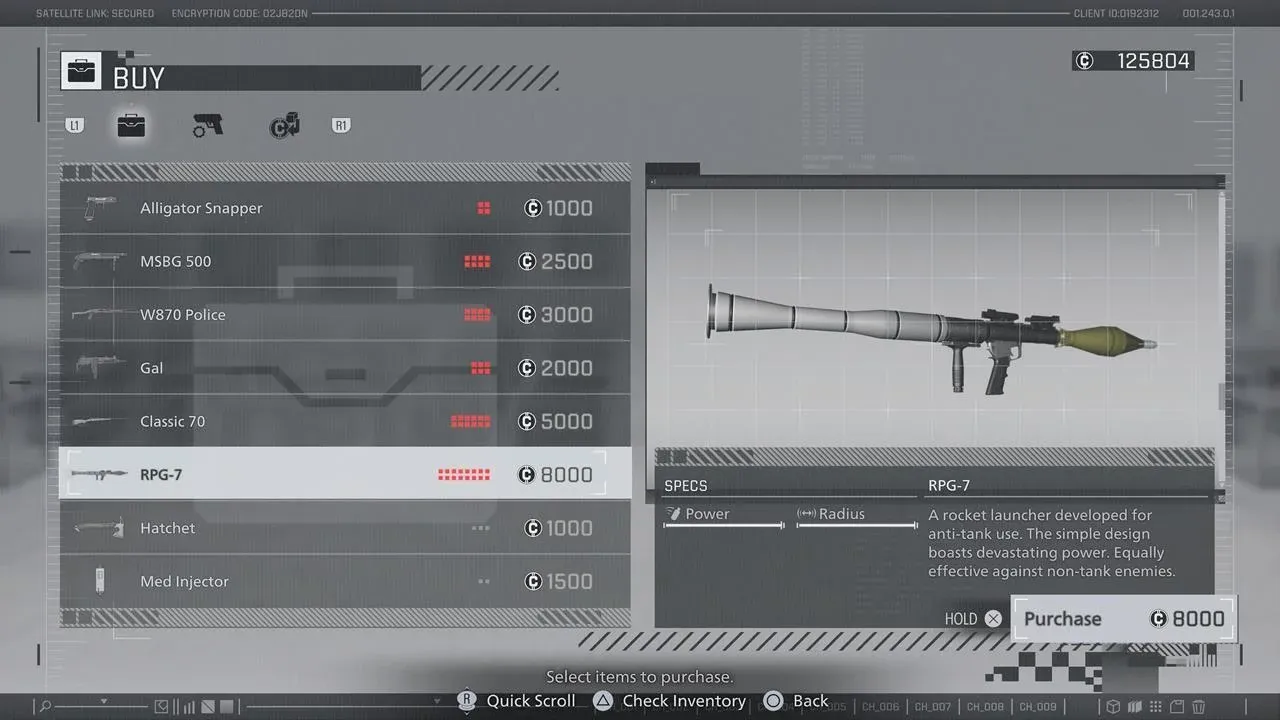
Task: Purchase the RPG-7 for 8000
Action: pos(1122,619)
